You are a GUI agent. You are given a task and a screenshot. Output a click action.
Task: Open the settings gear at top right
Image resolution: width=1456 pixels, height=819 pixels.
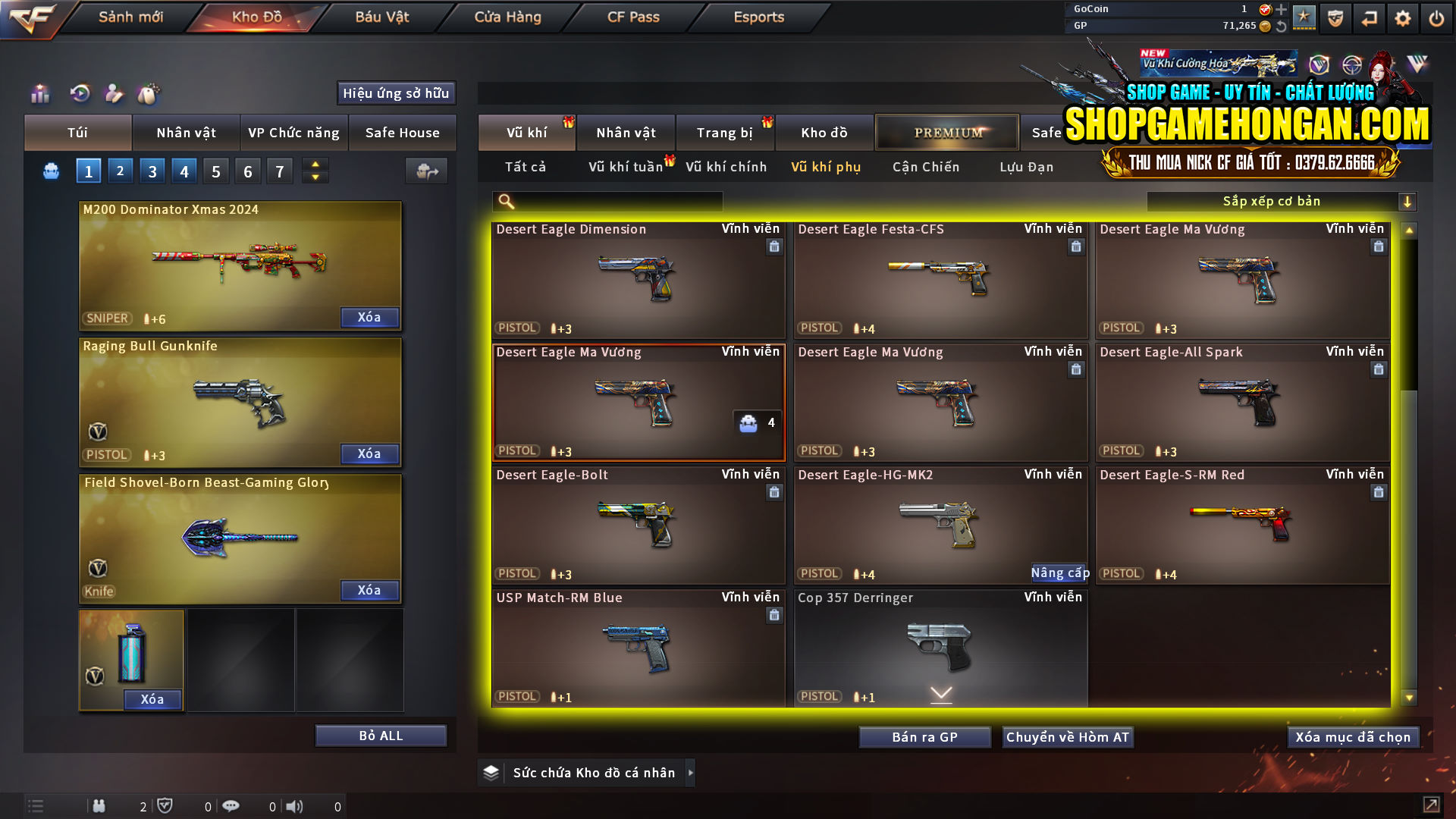1403,17
